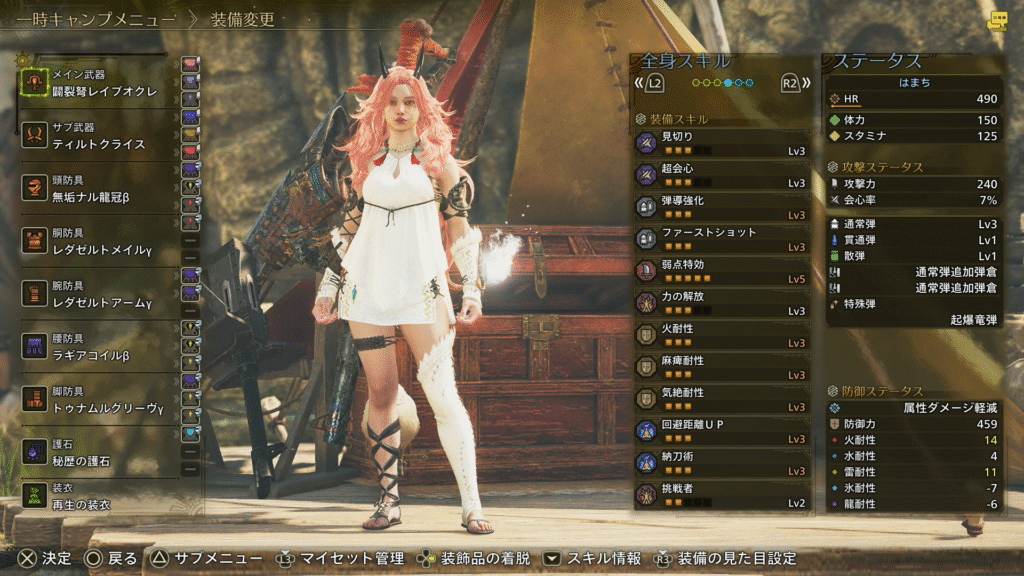1024x576 pixels.
Task: Show the 回避距離UP skill entry
Action: 722,431
